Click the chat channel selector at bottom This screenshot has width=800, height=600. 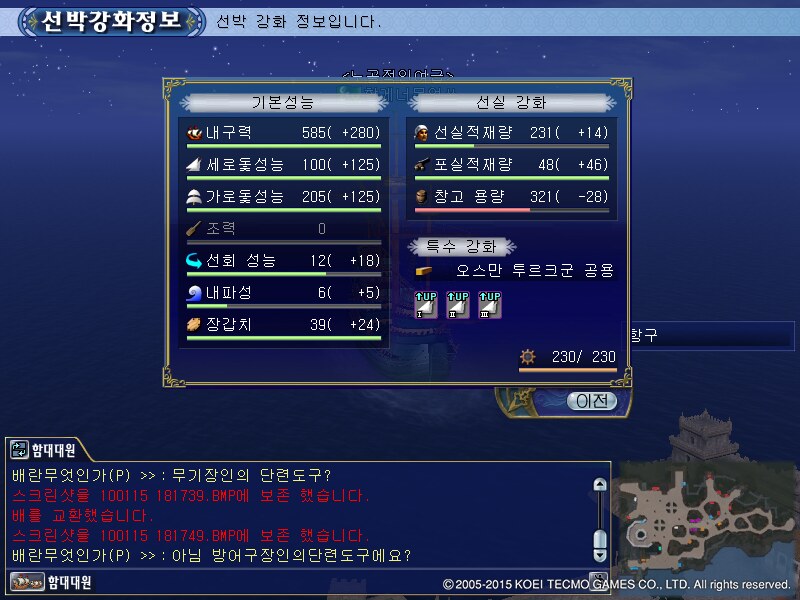tap(52, 581)
